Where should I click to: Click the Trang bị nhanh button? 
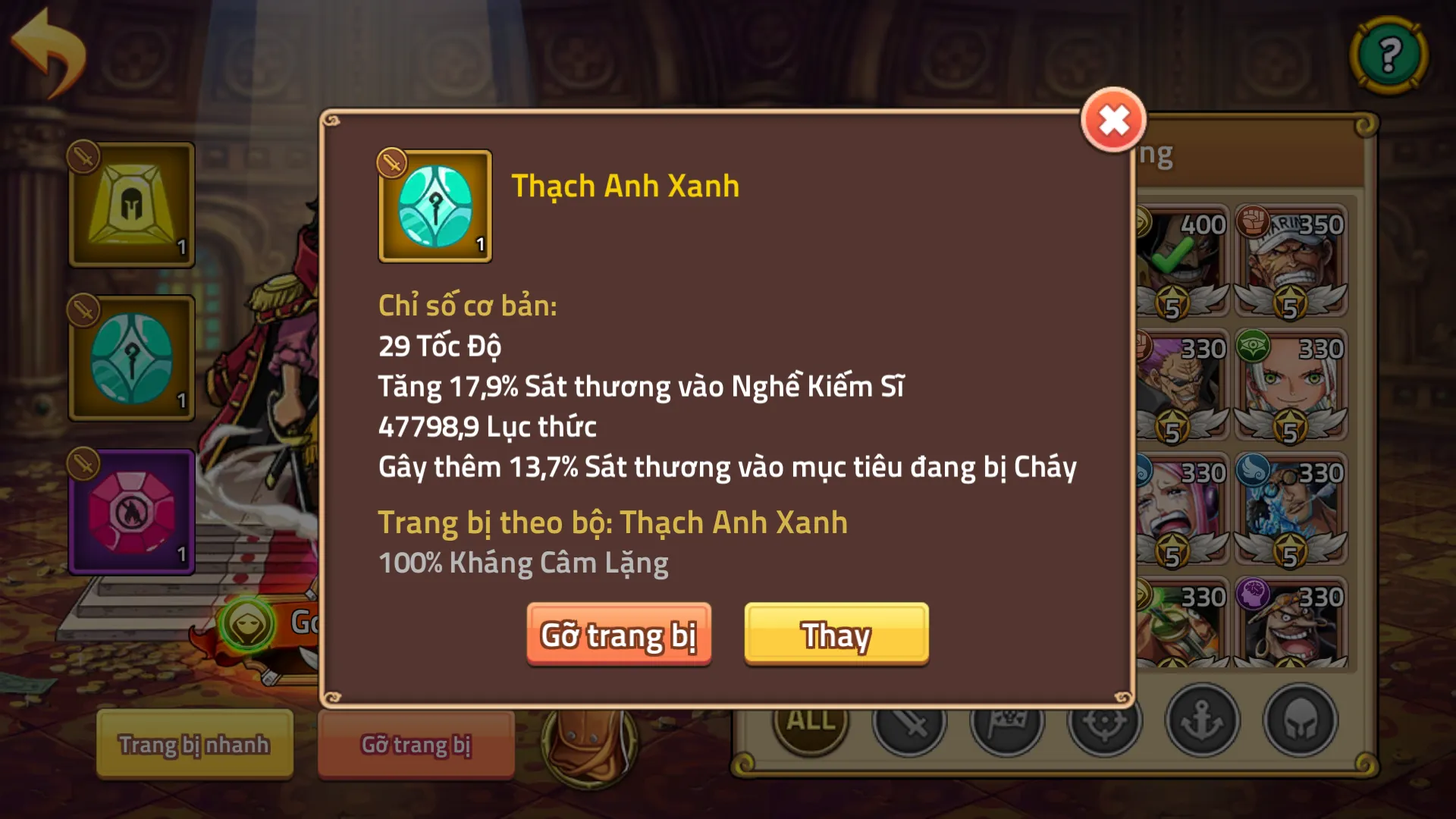click(194, 745)
